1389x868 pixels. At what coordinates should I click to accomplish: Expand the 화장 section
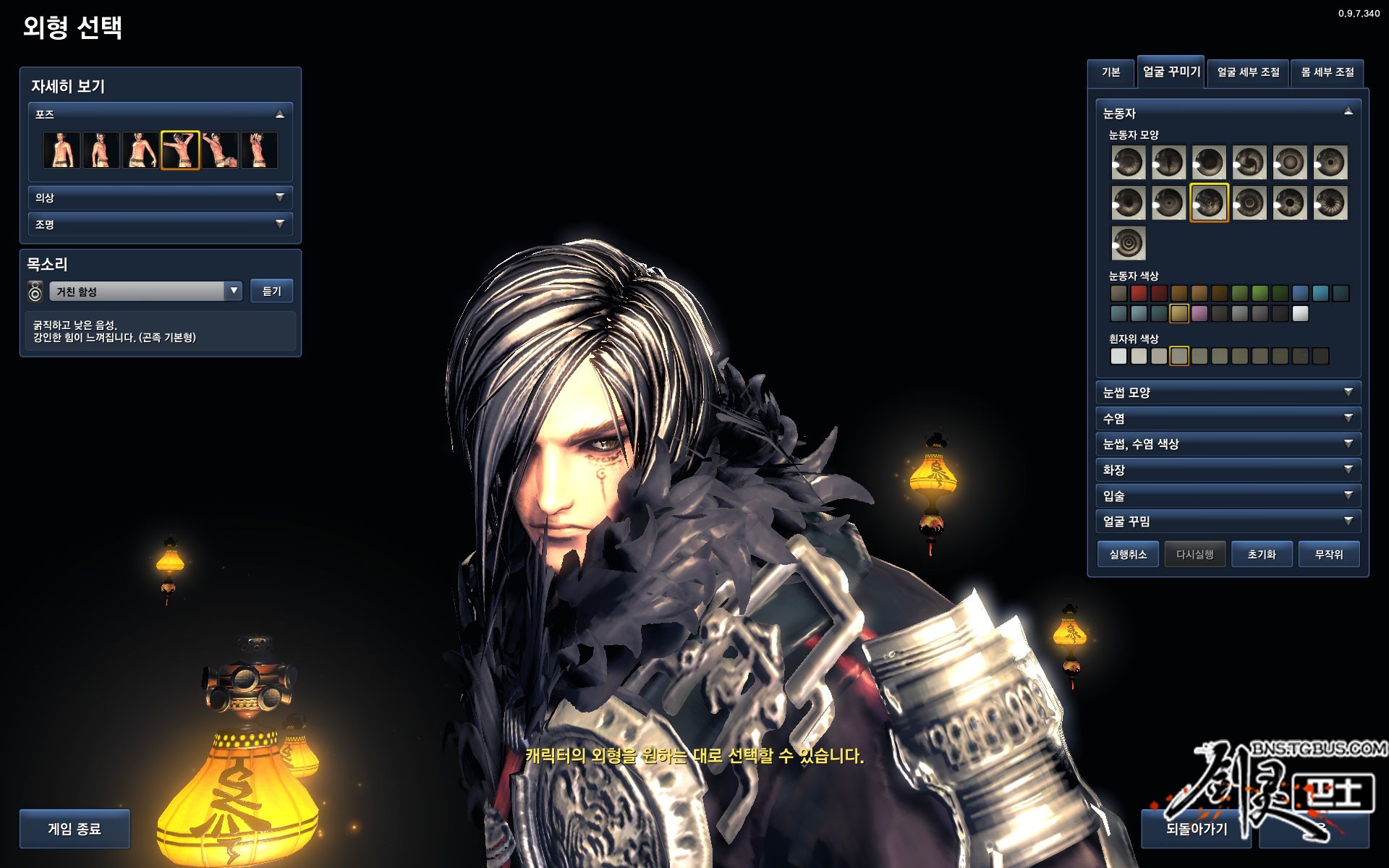(1228, 470)
